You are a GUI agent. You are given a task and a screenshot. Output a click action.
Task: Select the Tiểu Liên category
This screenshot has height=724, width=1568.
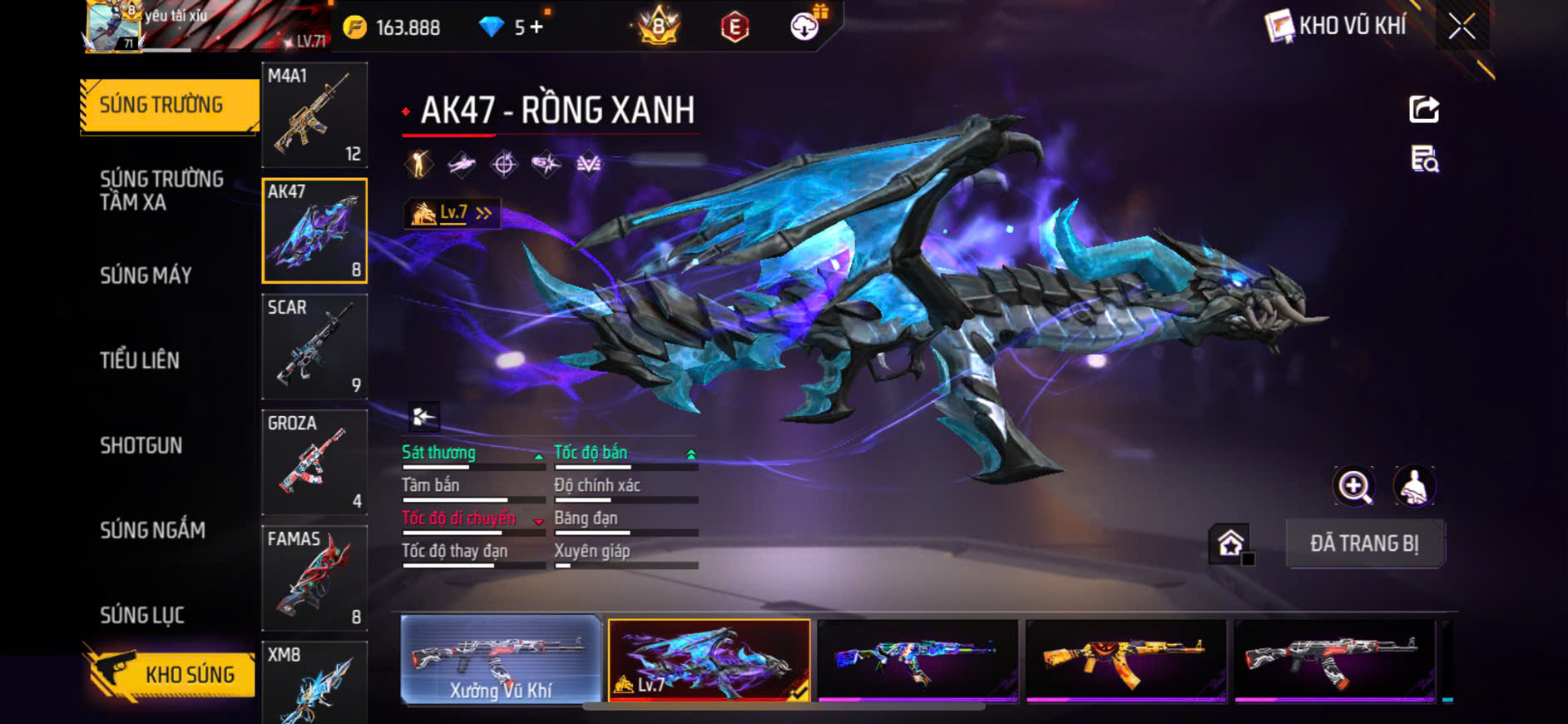(x=140, y=360)
